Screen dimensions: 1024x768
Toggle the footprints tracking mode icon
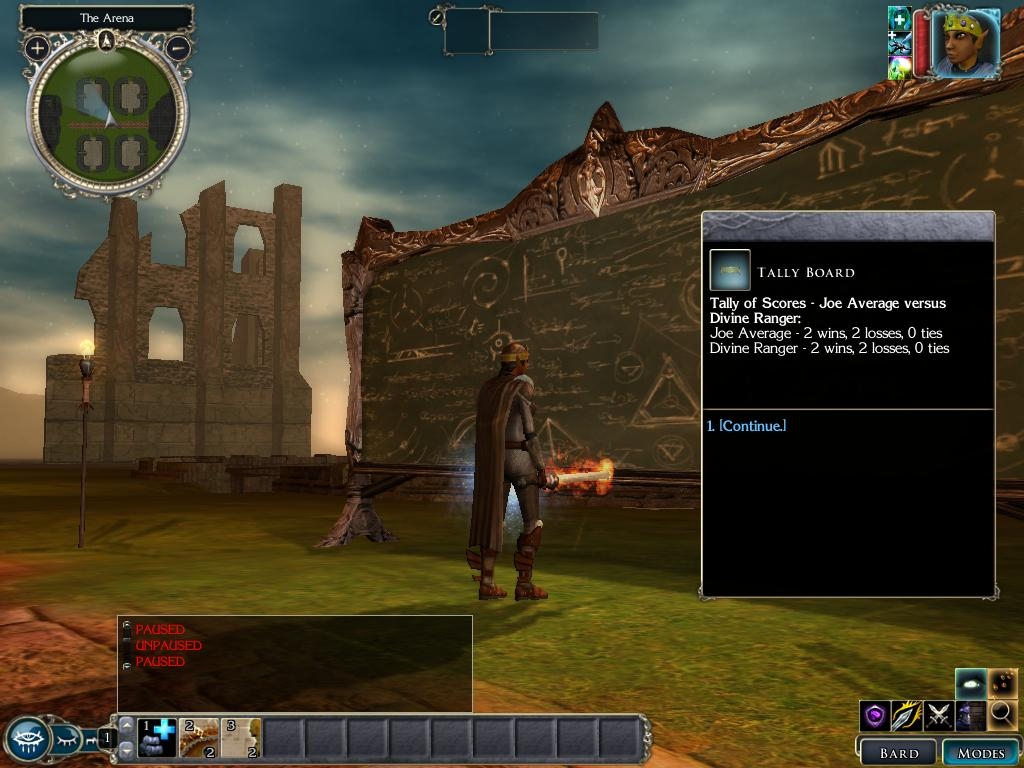click(1003, 684)
